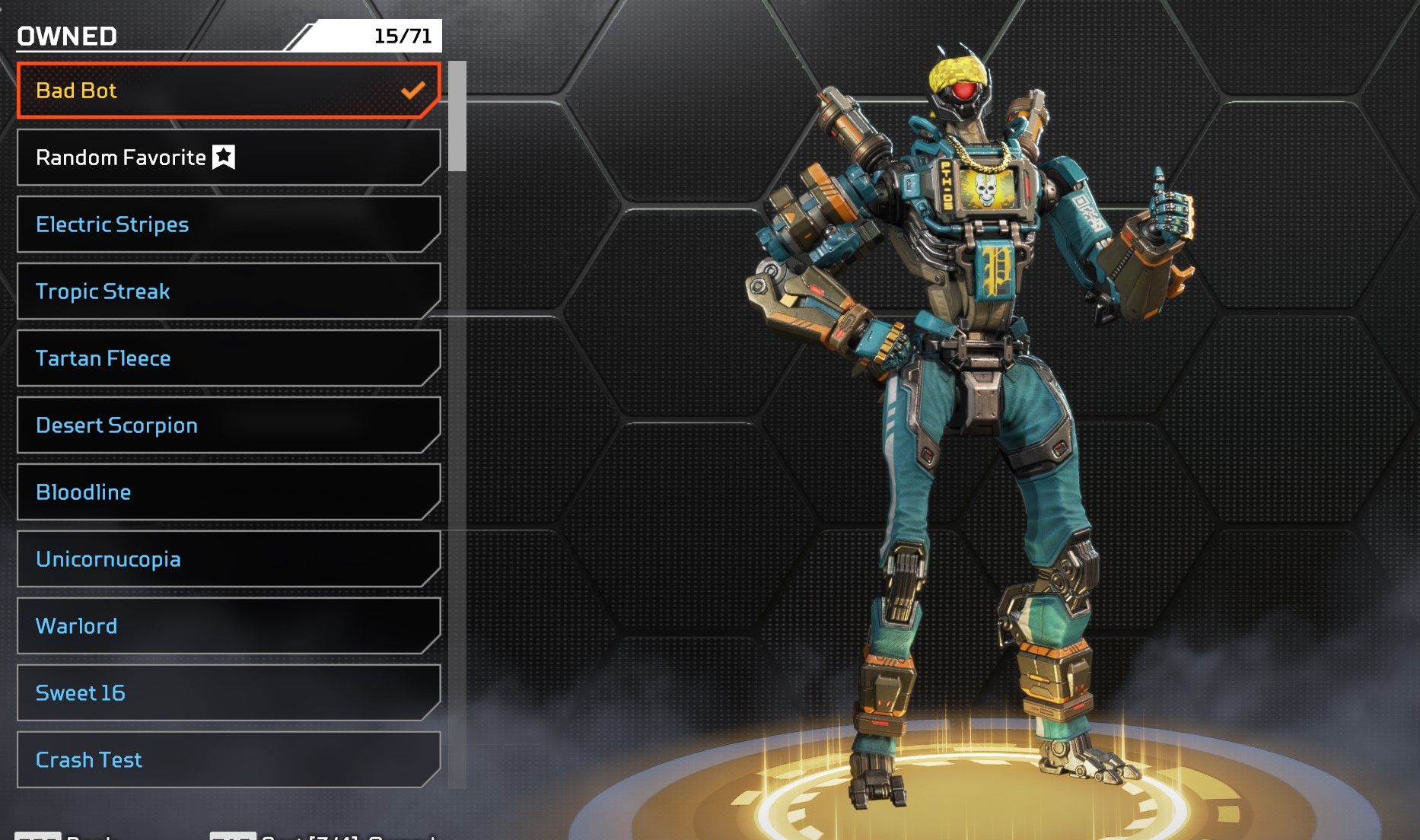Select the Tartan Fleece skin

tap(228, 358)
